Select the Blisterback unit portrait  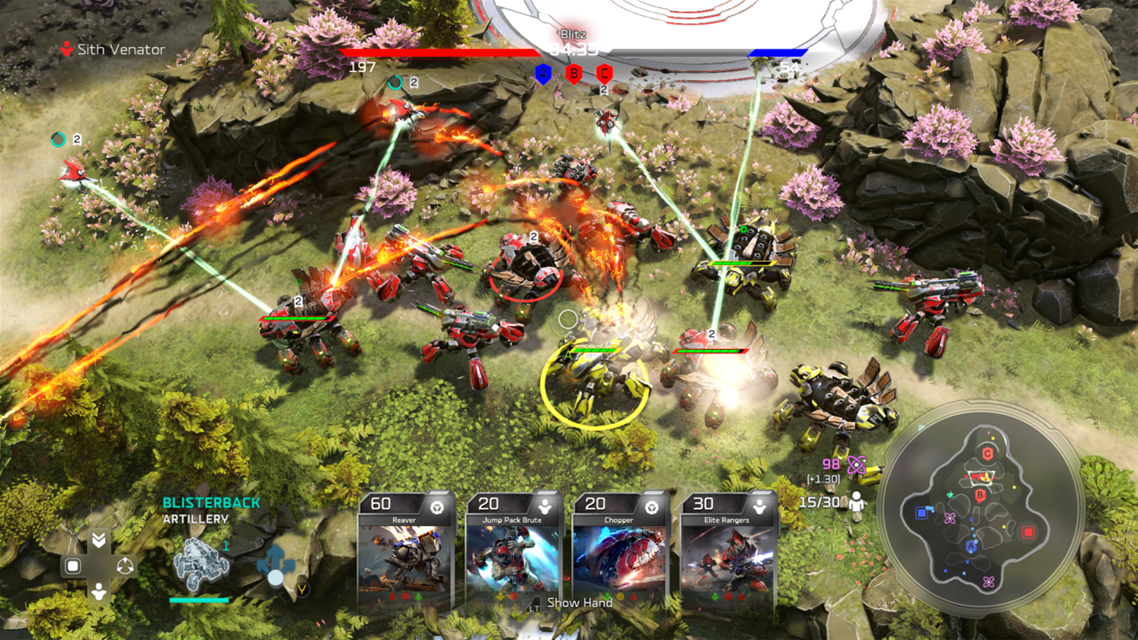pos(200,564)
